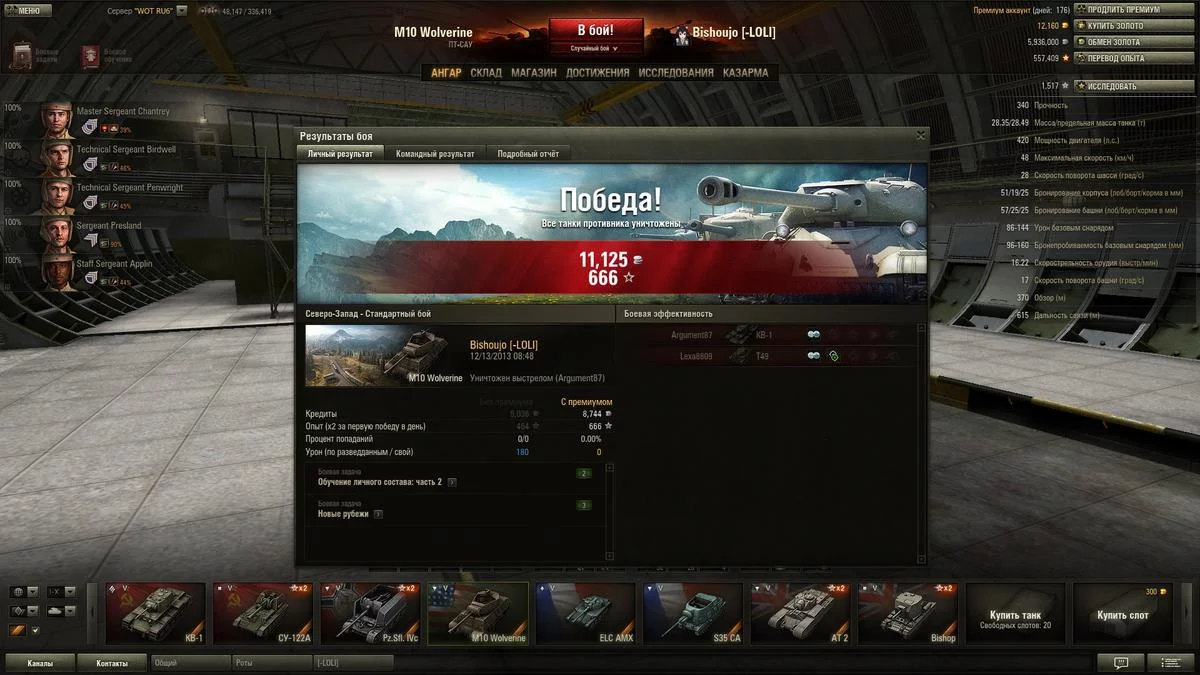Open the ИССЛЕДОВАНИЯ research section
This screenshot has height=675, width=1200.
coord(676,73)
